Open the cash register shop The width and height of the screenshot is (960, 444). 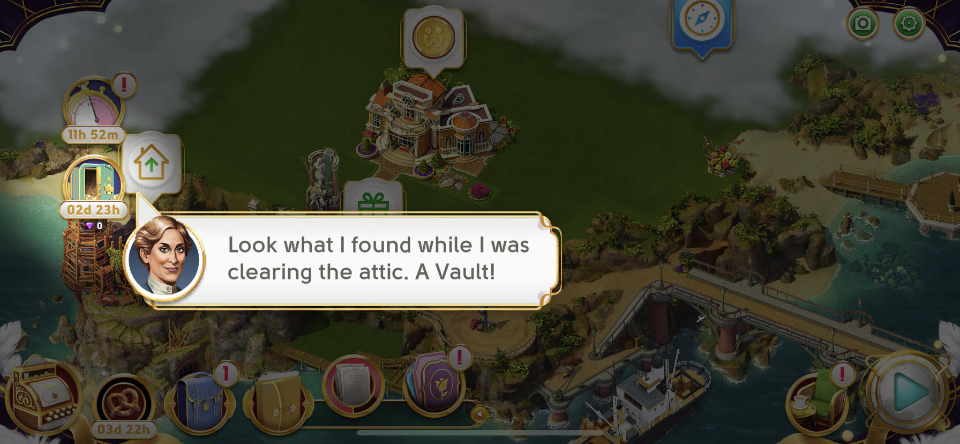click(x=45, y=398)
